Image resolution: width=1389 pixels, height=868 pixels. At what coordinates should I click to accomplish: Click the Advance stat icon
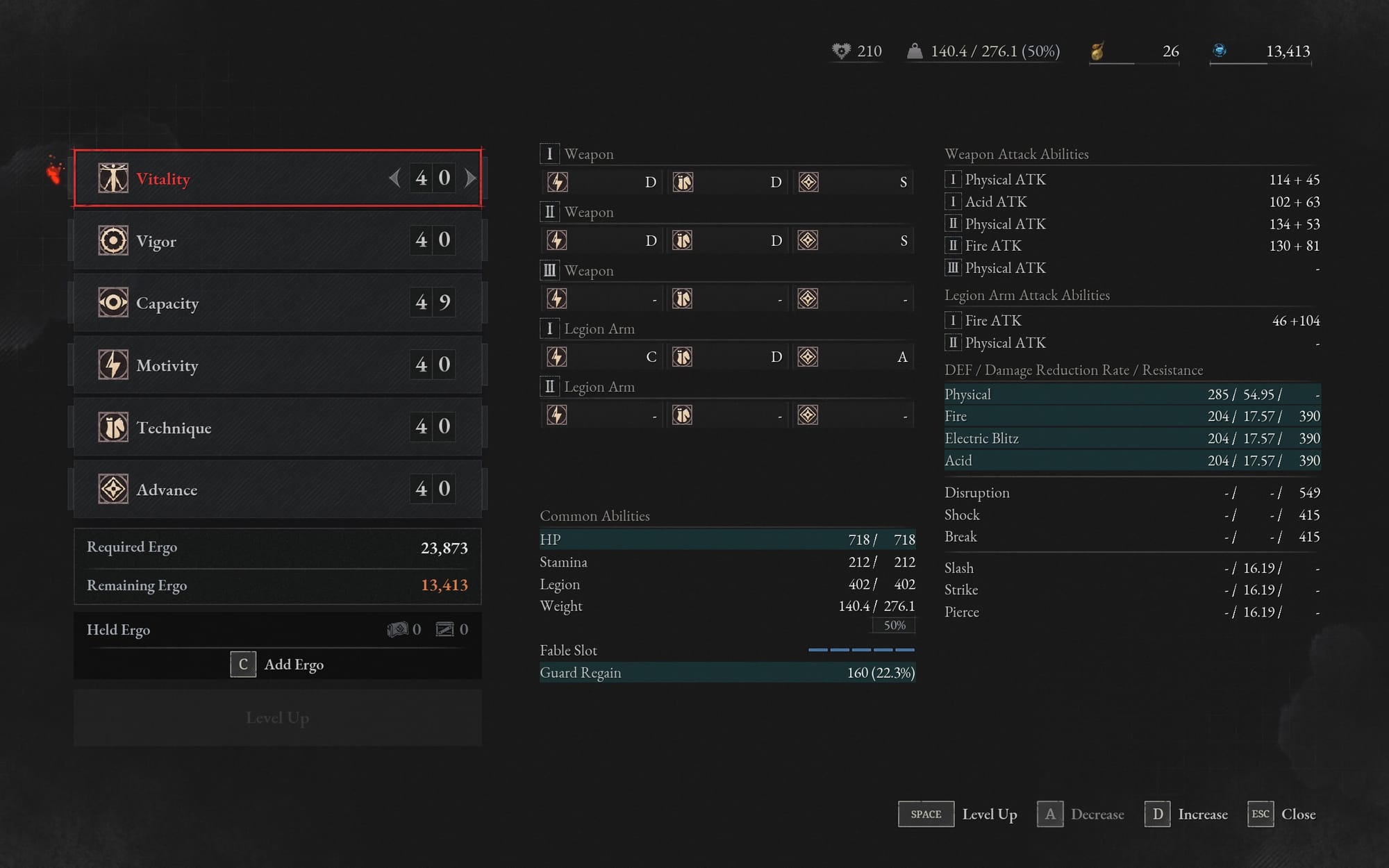tap(113, 488)
